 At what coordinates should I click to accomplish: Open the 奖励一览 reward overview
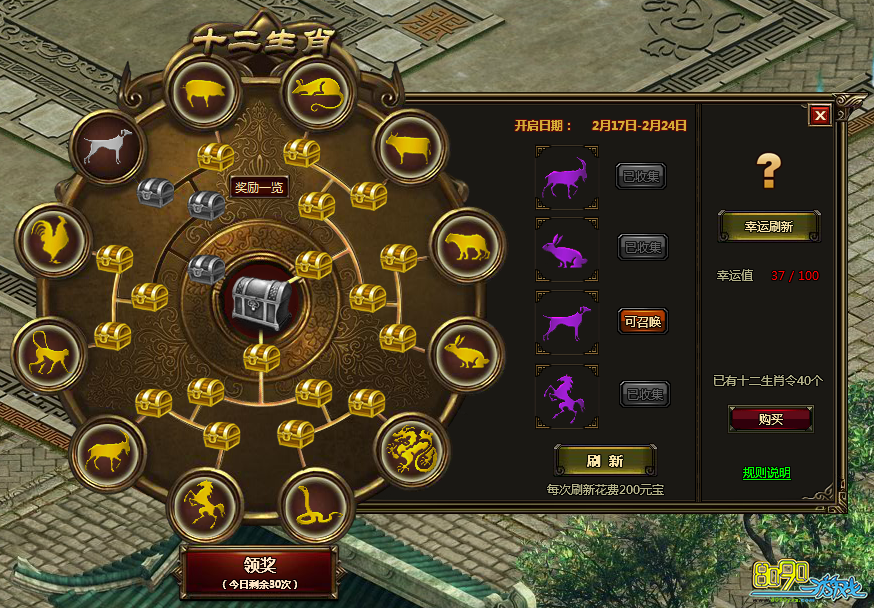(260, 187)
